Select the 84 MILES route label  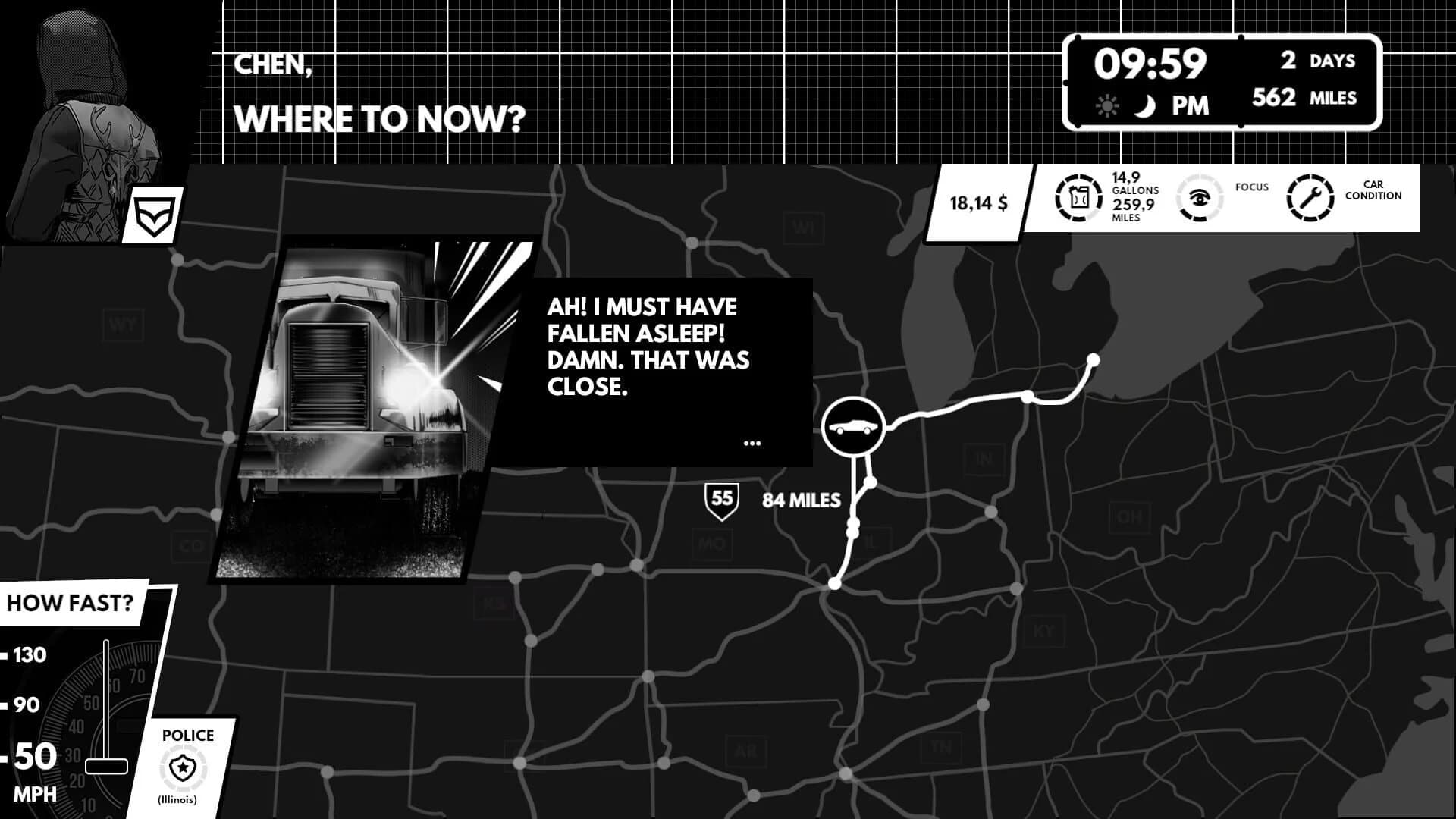800,500
